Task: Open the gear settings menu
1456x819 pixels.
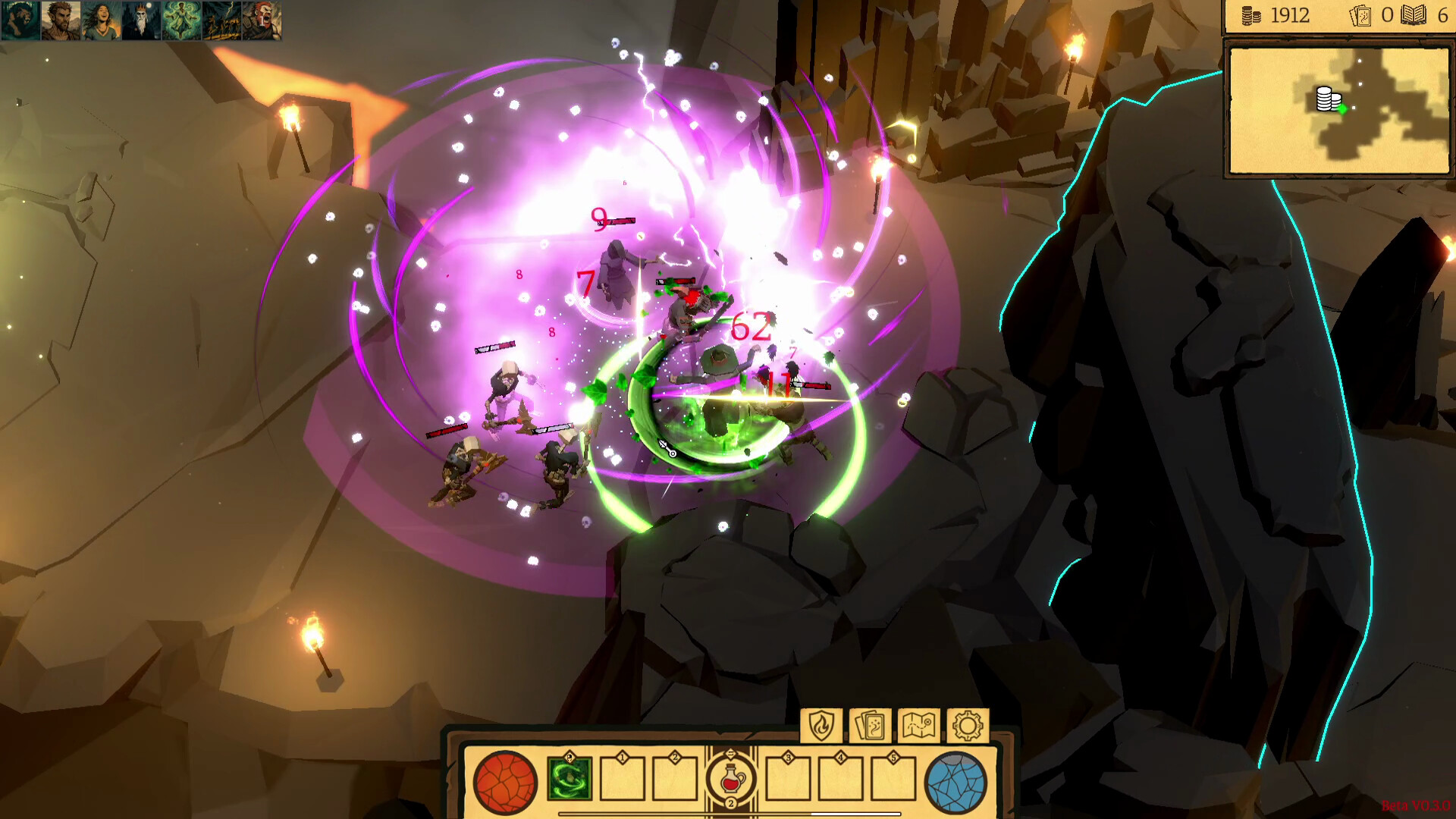Action: [968, 726]
